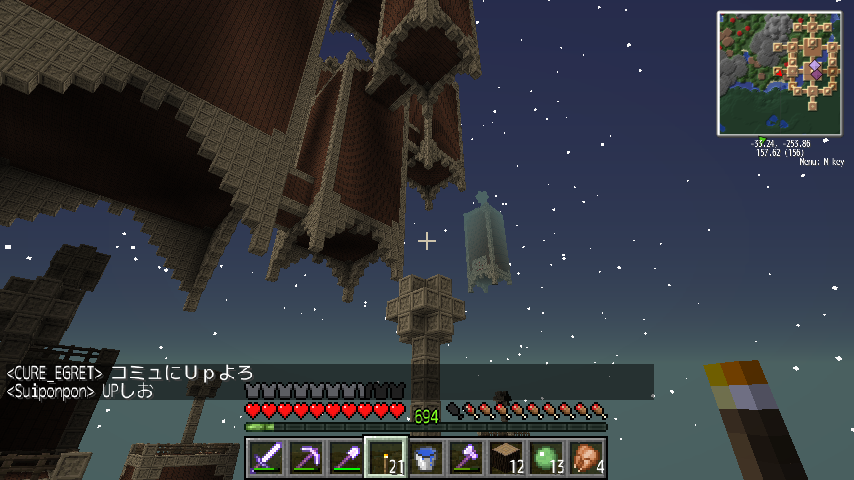Choose the wooden block stack of 12

(506, 458)
